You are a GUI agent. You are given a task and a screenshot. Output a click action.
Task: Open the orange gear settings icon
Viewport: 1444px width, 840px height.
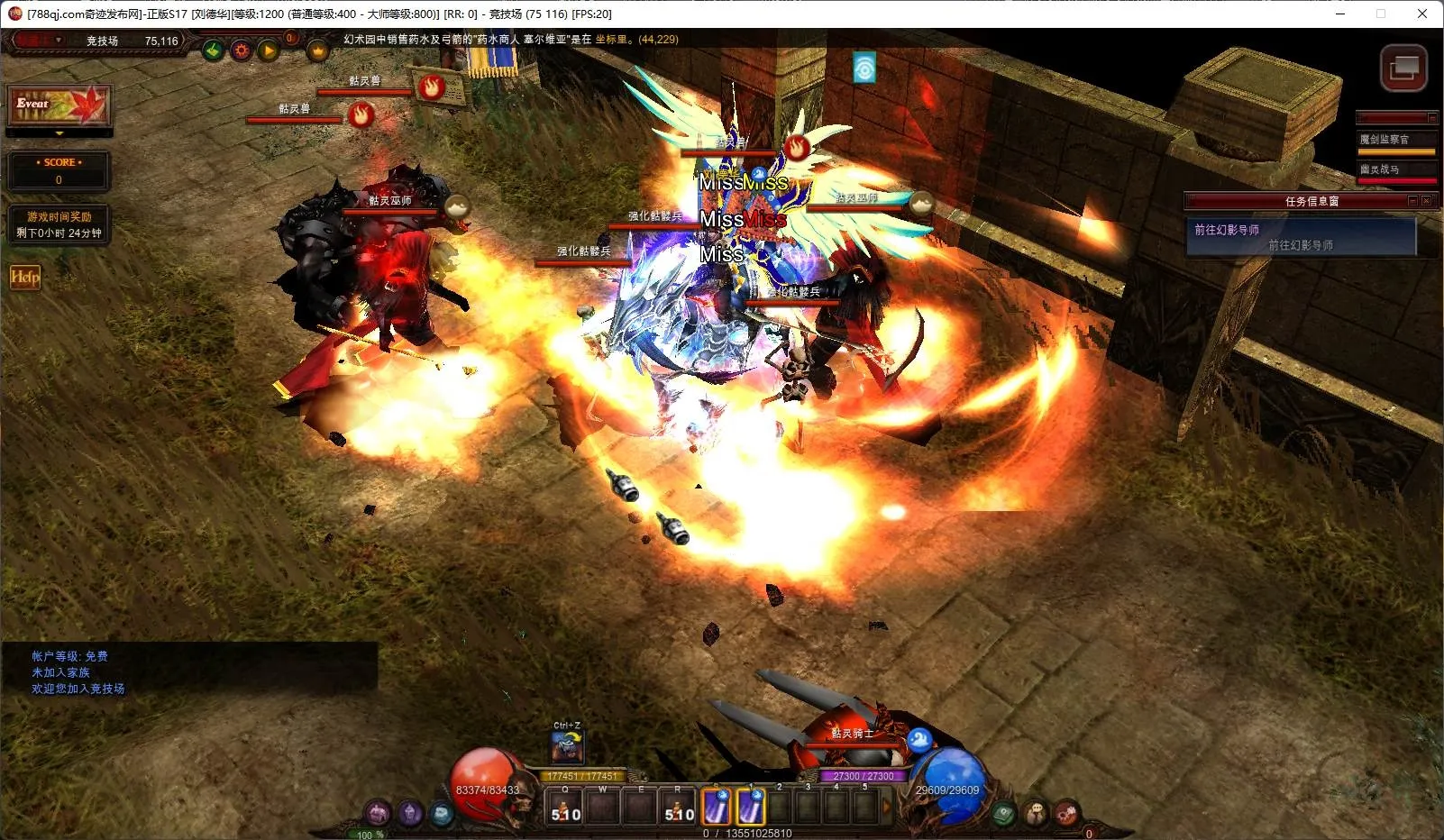pyautogui.click(x=241, y=50)
